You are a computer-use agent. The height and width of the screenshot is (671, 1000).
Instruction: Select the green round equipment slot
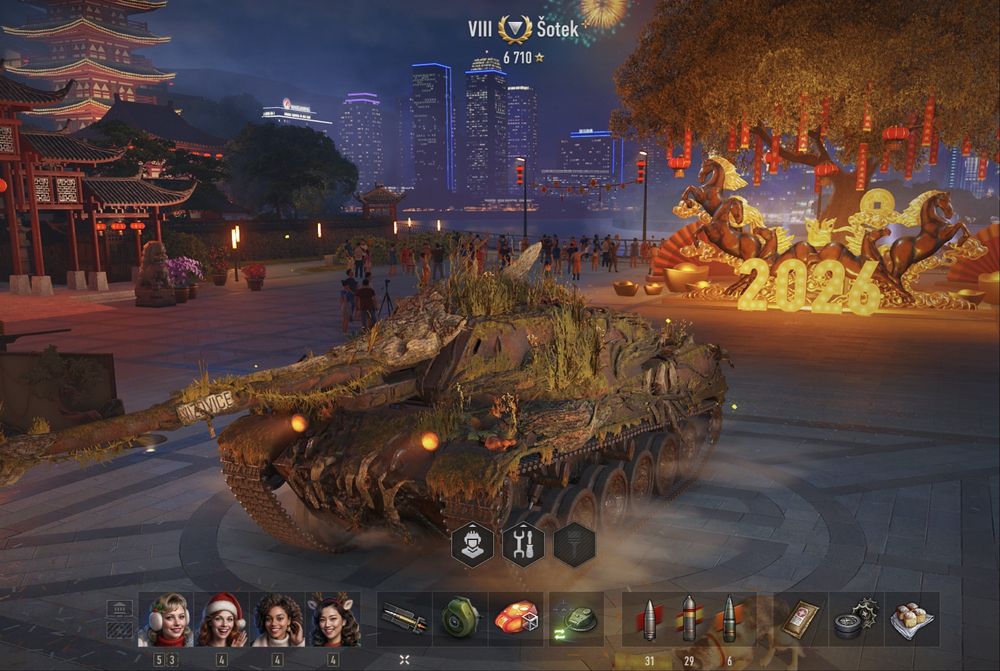click(x=460, y=619)
